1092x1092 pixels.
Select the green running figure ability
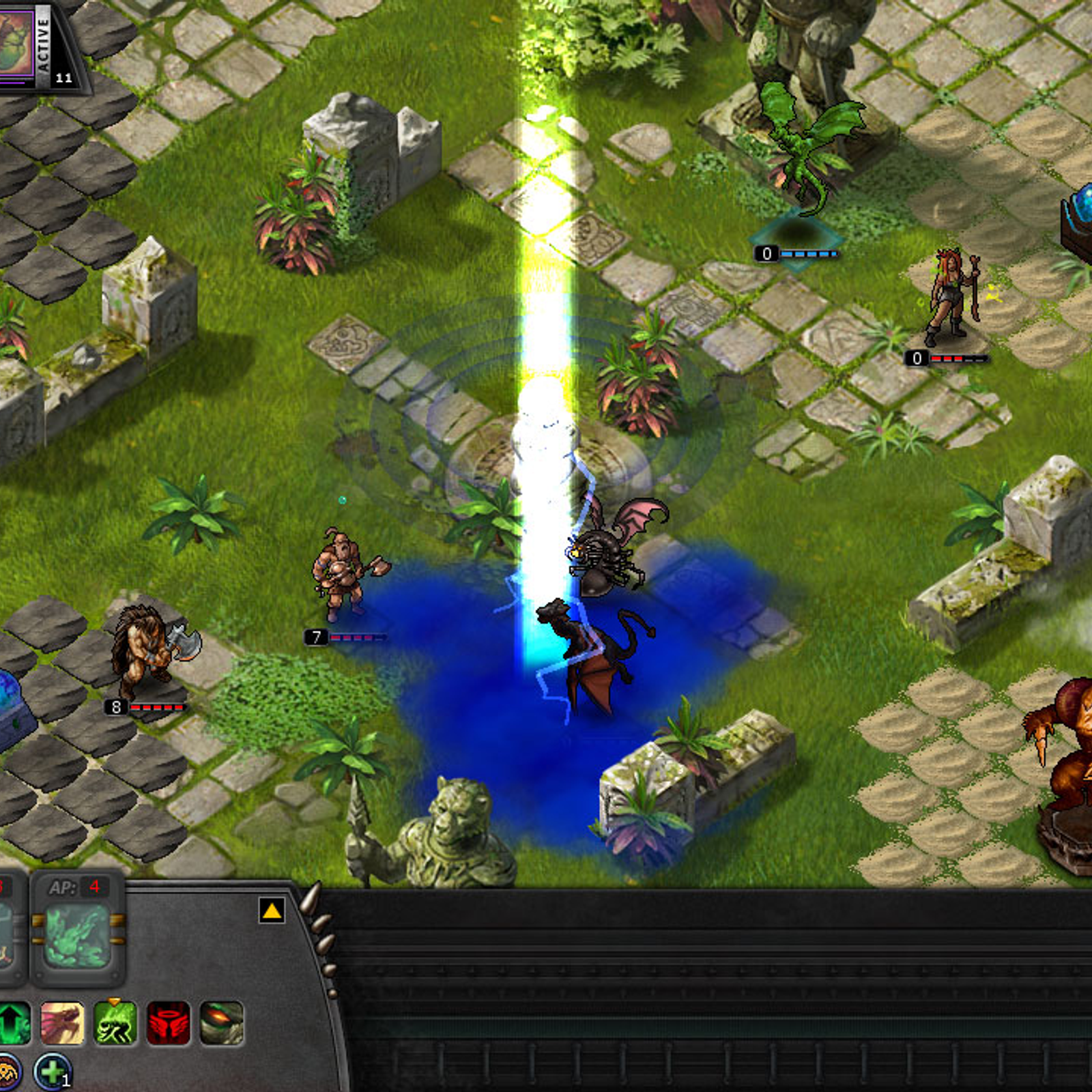115,1023
